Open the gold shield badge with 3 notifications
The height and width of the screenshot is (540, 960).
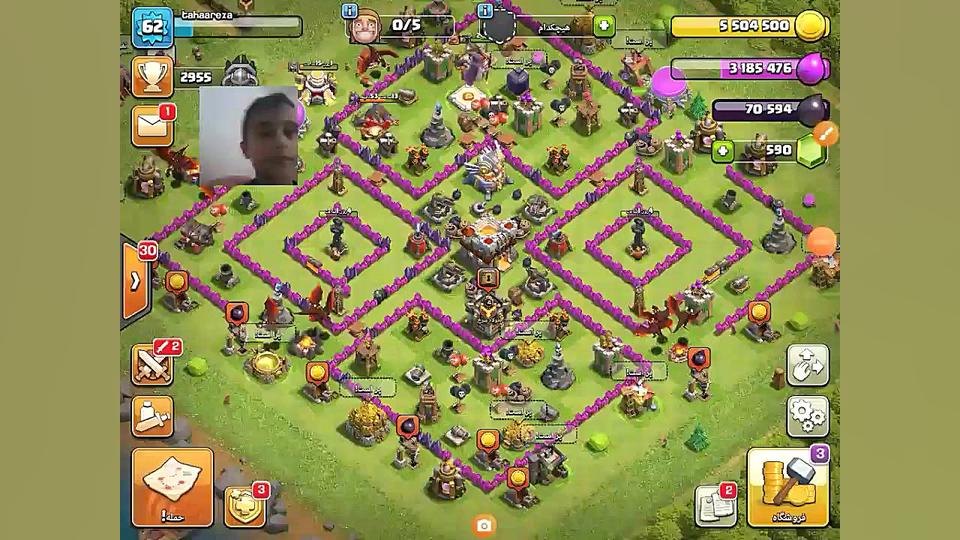(244, 506)
